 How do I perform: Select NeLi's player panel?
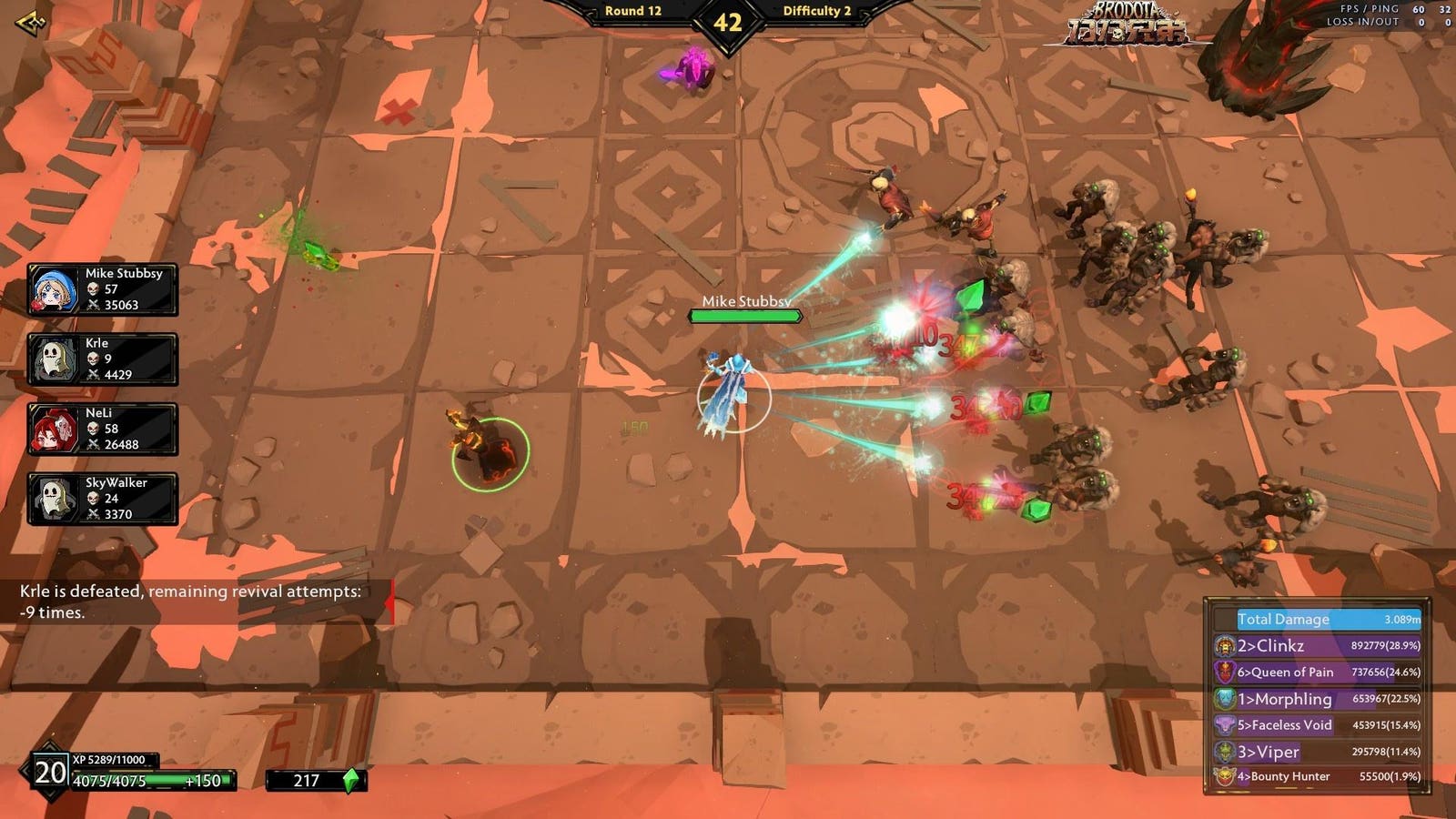coord(103,430)
